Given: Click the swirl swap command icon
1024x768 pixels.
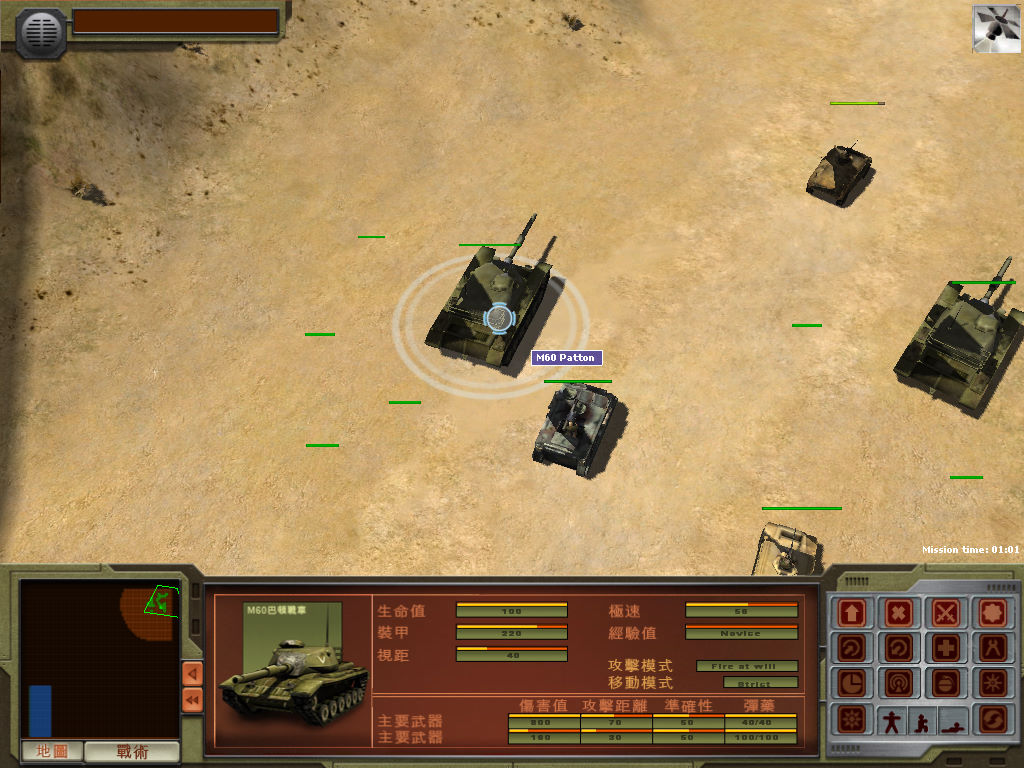Looking at the screenshot, I should [x=994, y=719].
